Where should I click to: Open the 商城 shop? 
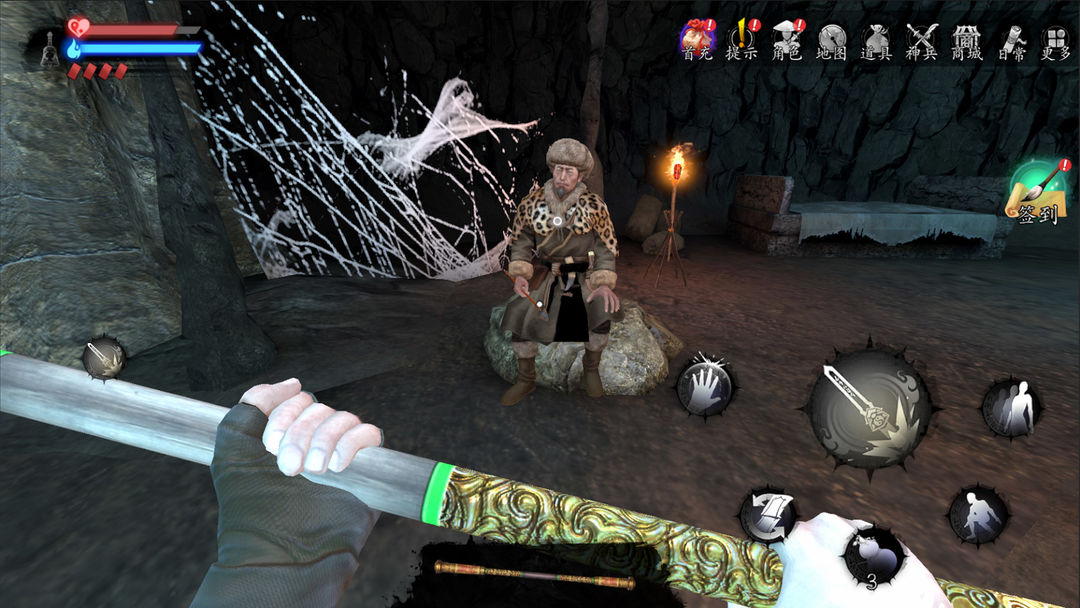click(x=966, y=40)
